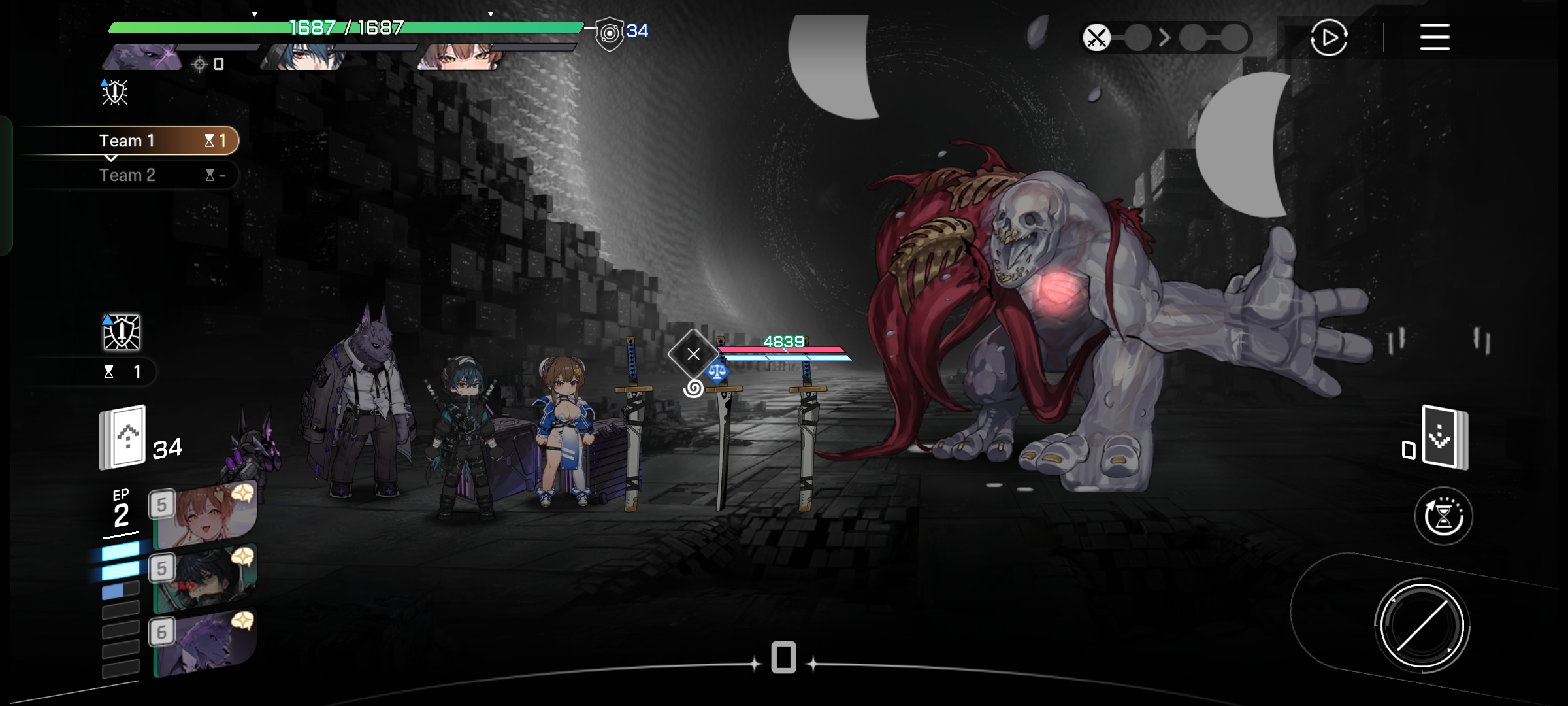Inspect the shield buff status icon
The image size is (1568, 706).
pos(122,333)
